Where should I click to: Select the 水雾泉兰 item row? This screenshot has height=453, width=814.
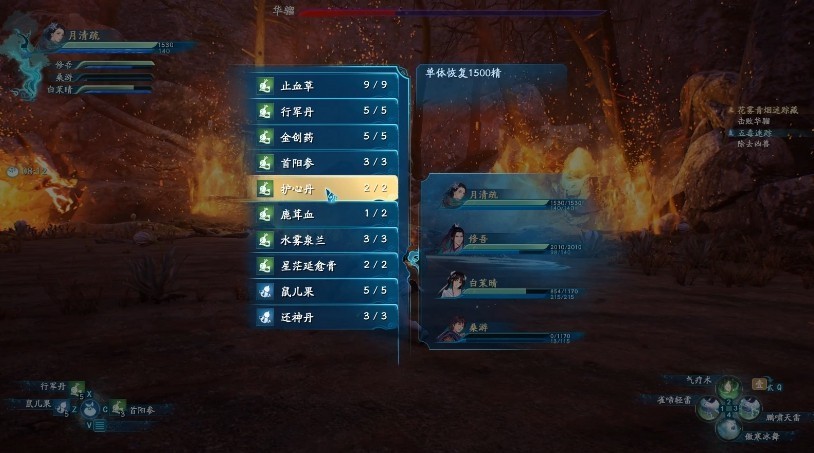pyautogui.click(x=323, y=240)
